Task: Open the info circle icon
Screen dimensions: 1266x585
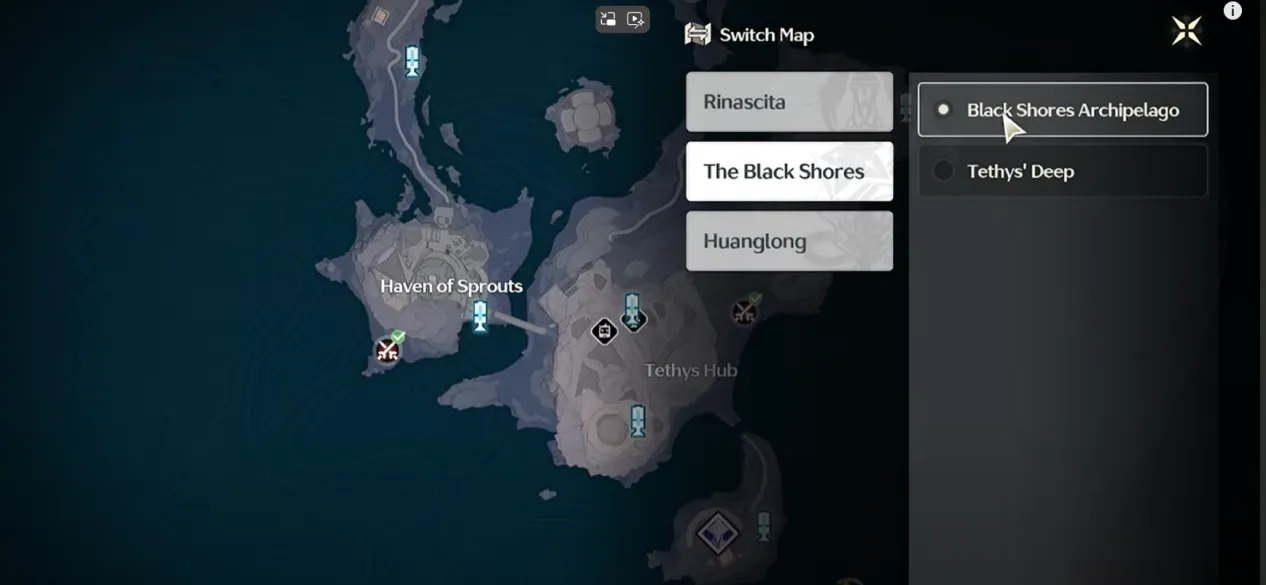Action: [x=1232, y=11]
